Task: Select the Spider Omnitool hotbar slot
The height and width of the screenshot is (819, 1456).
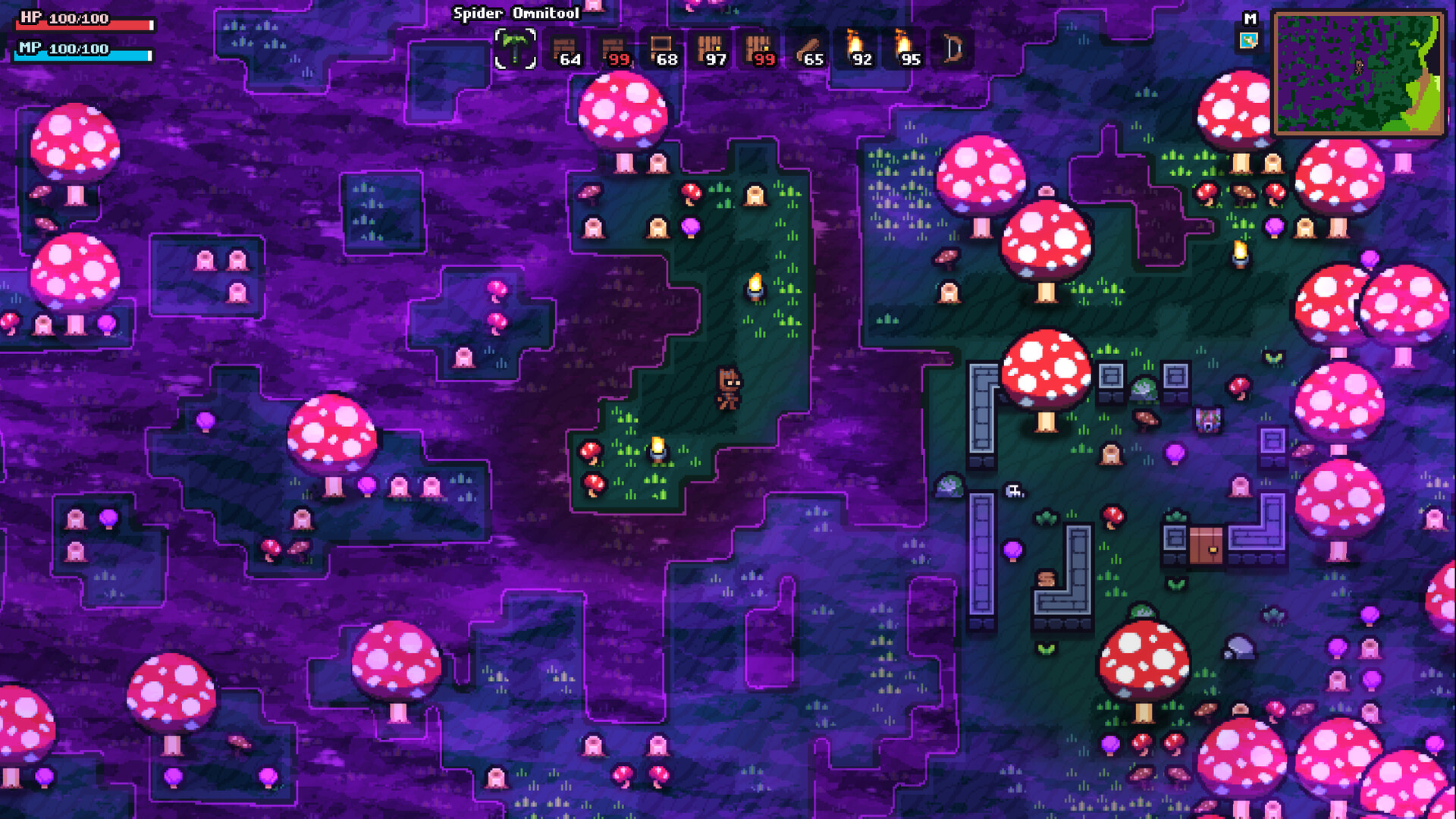Action: [516, 49]
